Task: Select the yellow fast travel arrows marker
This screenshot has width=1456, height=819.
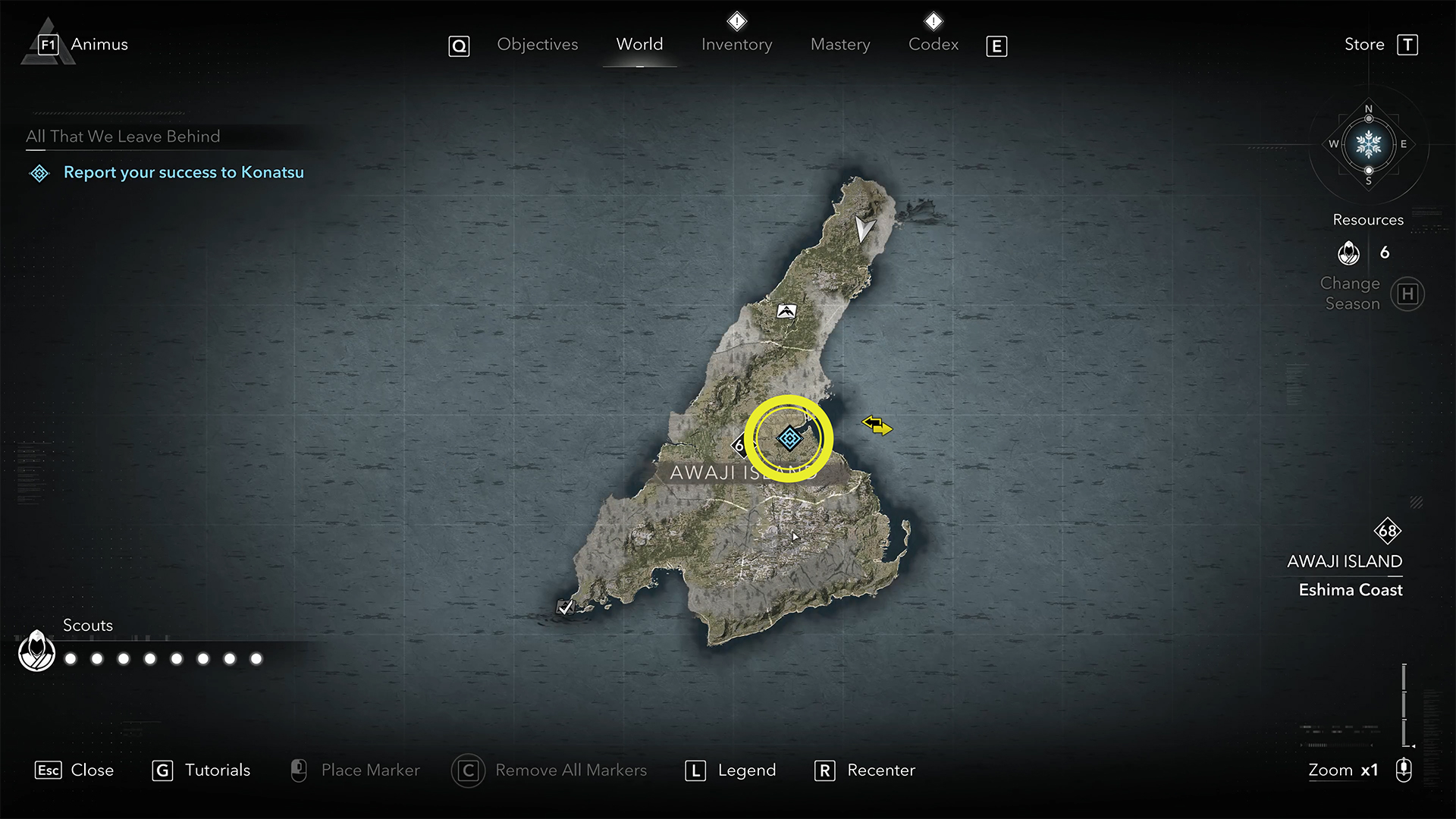Action: click(877, 425)
